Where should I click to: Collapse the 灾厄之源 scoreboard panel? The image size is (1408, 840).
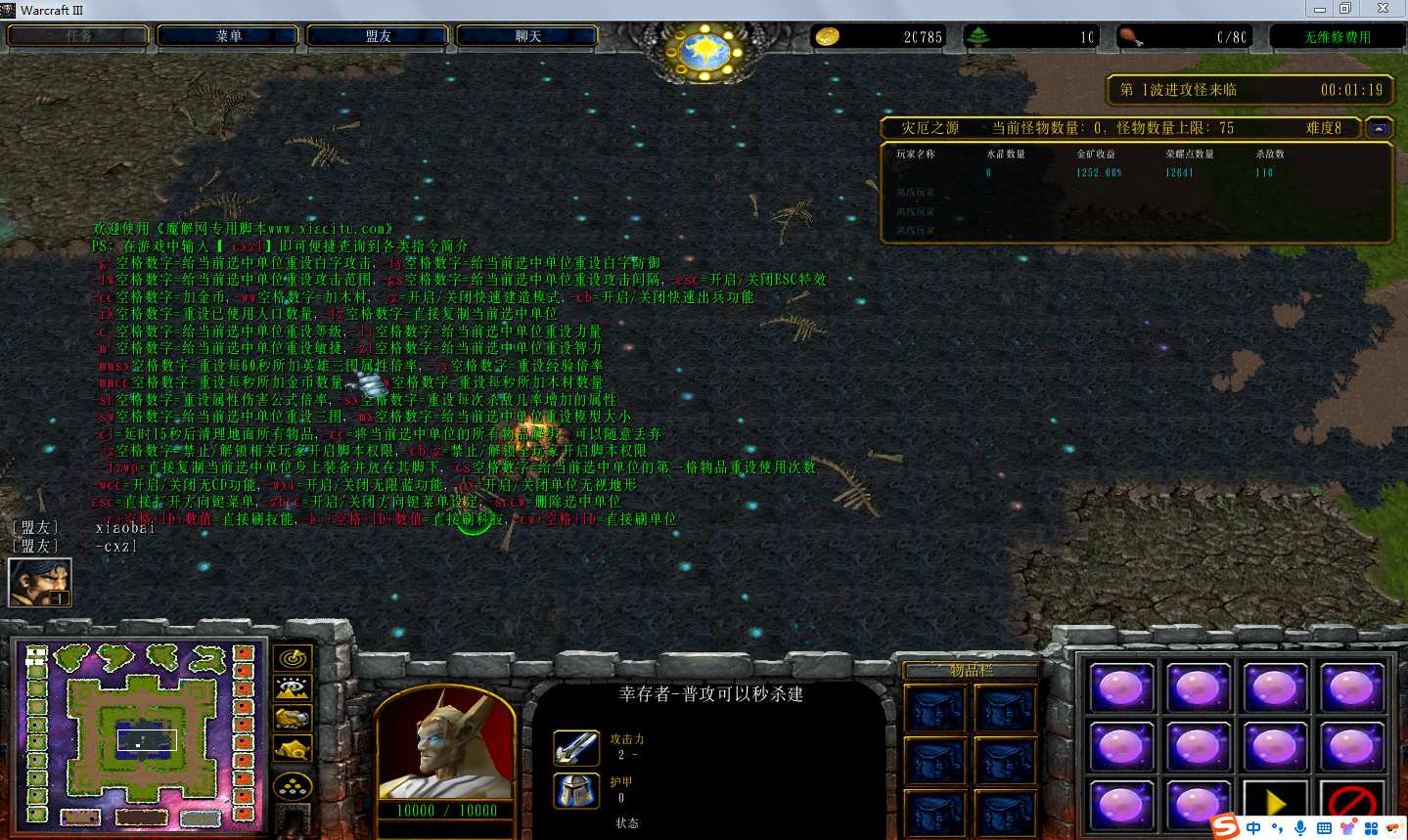coord(1379,128)
